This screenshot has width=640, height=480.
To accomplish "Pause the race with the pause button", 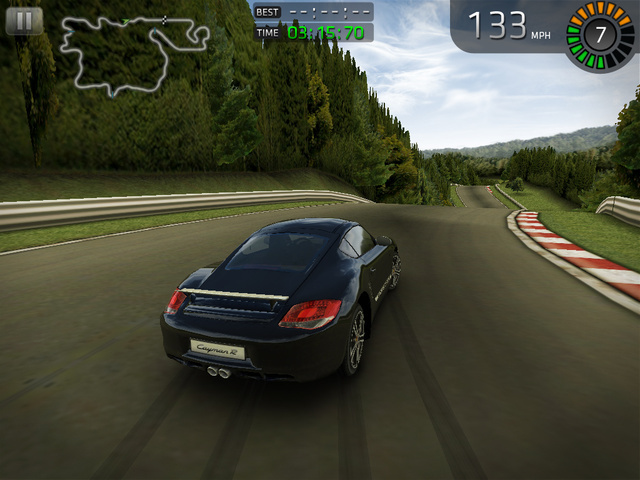I will click(x=24, y=21).
